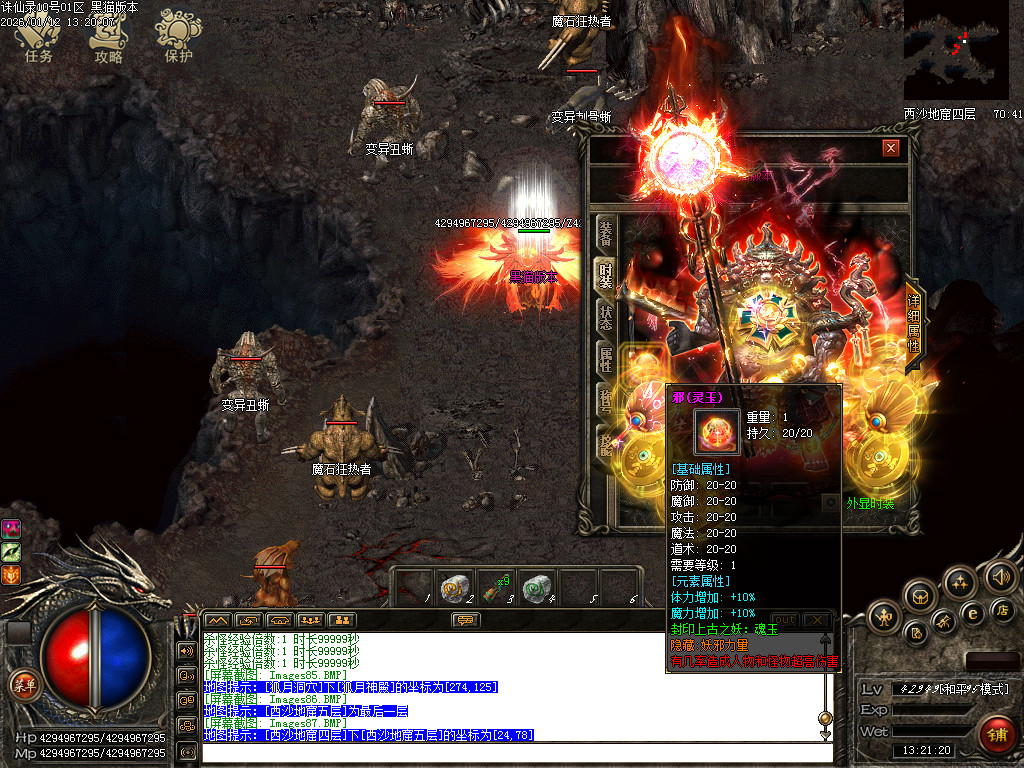This screenshot has height=768, width=1024.
Task: Click the 保护 protection icon
Action: coord(178,38)
